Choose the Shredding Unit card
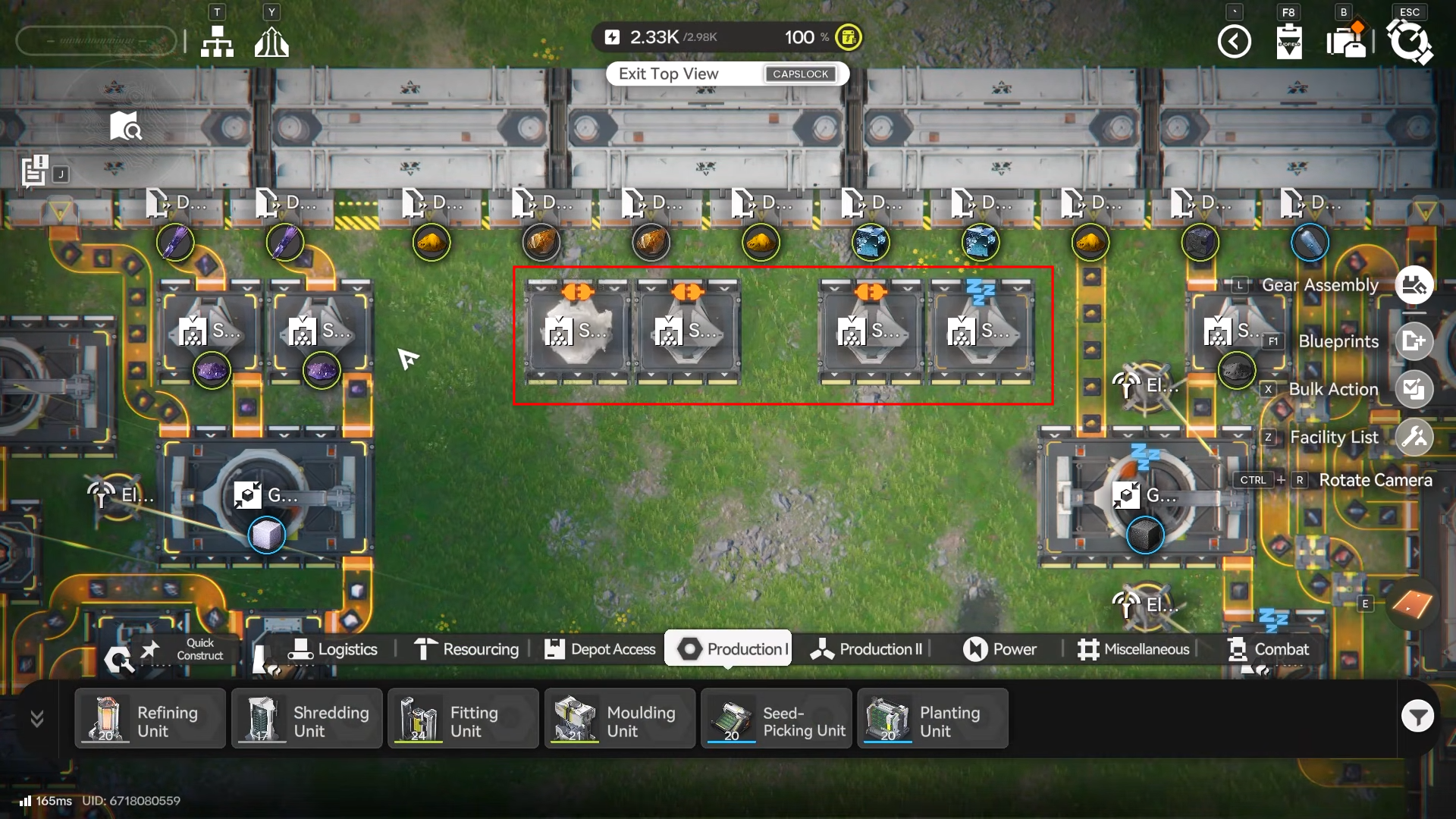Image resolution: width=1456 pixels, height=819 pixels. click(x=306, y=719)
